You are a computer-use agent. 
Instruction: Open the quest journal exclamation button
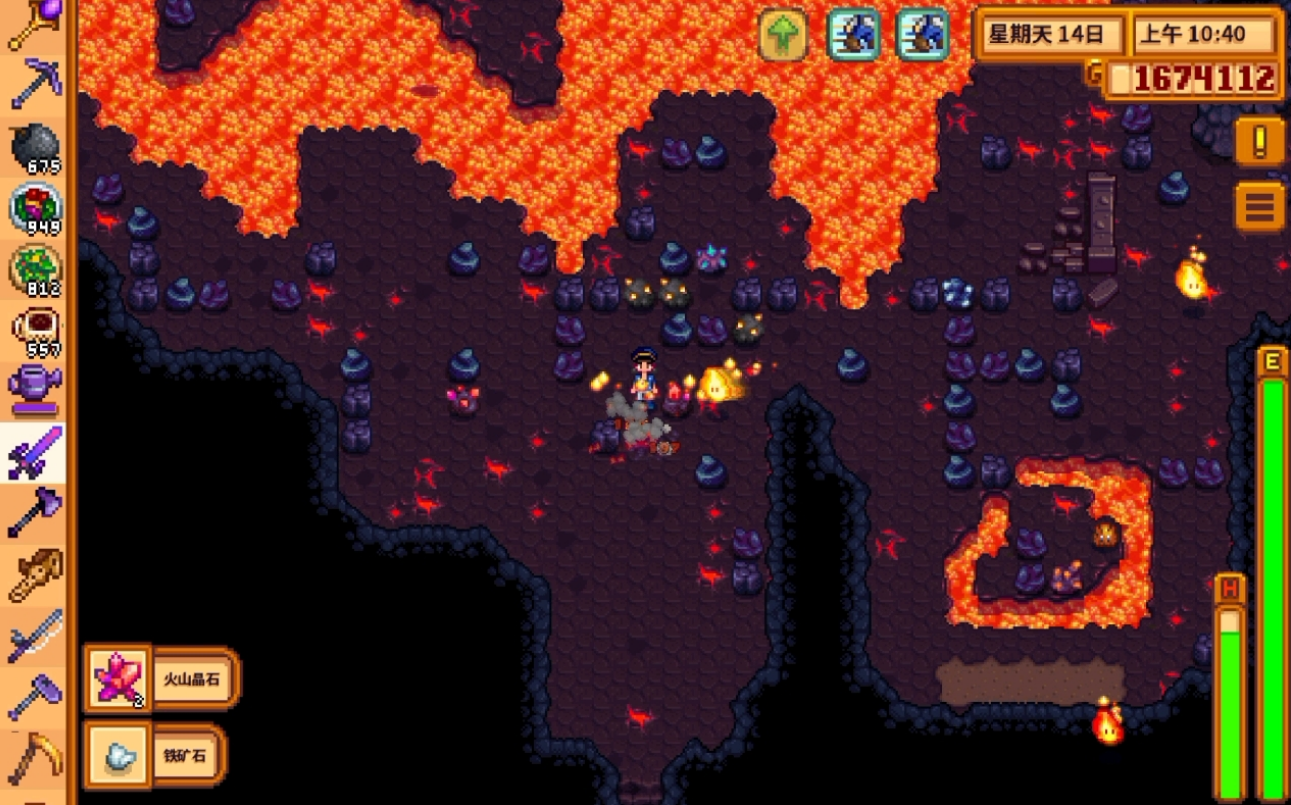tap(1259, 142)
